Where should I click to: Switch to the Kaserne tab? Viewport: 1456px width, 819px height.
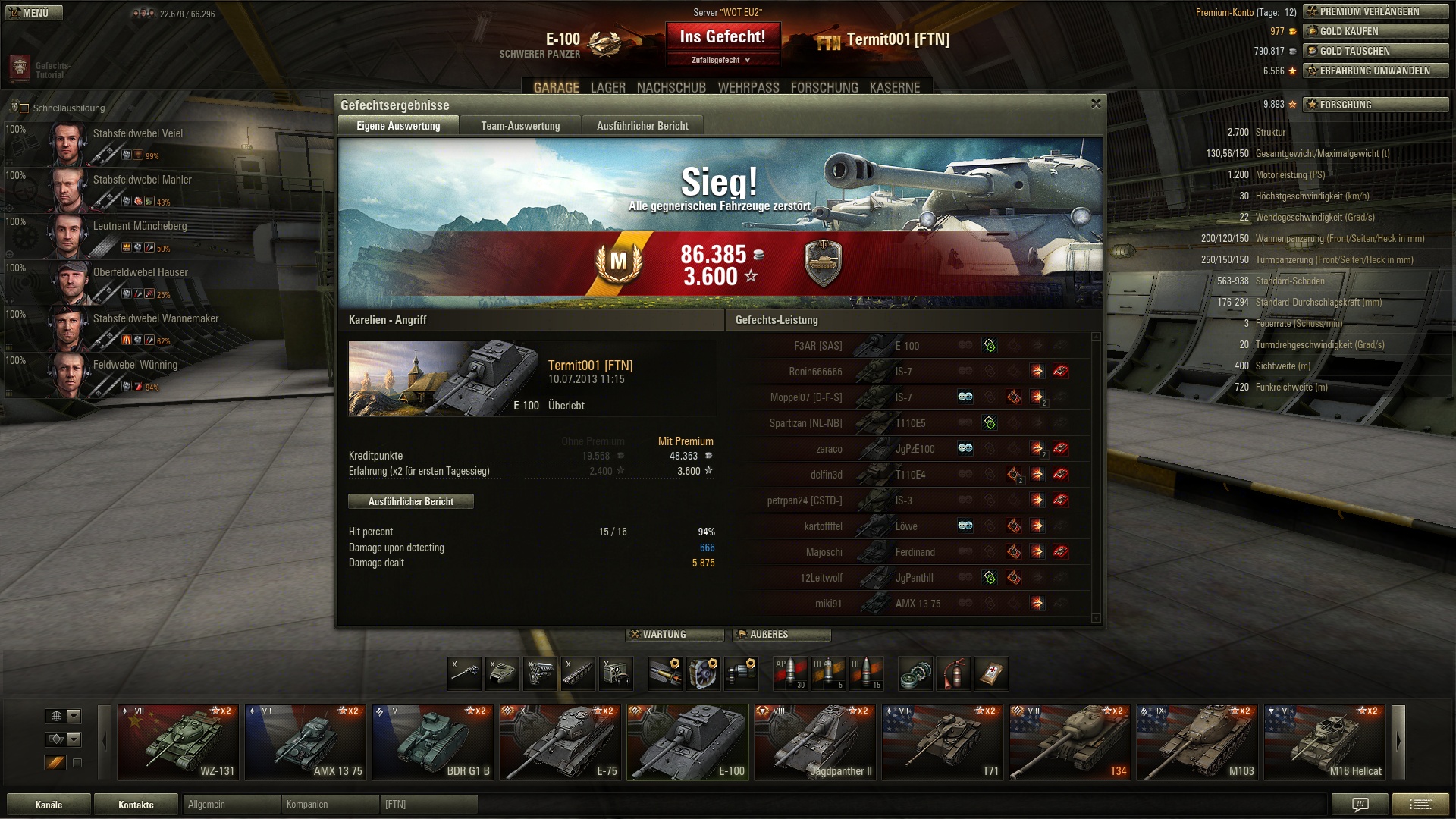coord(895,88)
